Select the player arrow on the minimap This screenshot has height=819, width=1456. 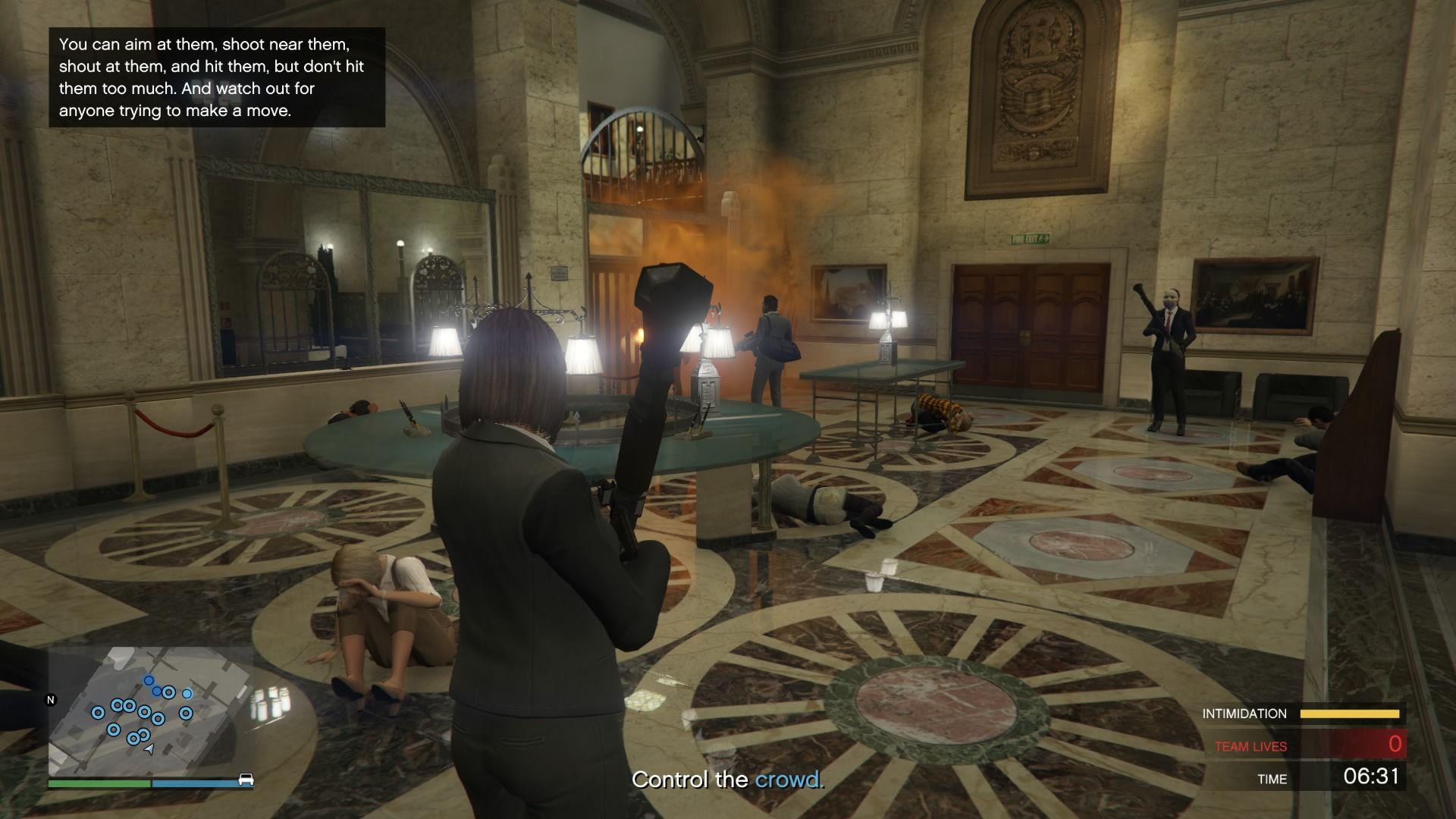[x=149, y=749]
